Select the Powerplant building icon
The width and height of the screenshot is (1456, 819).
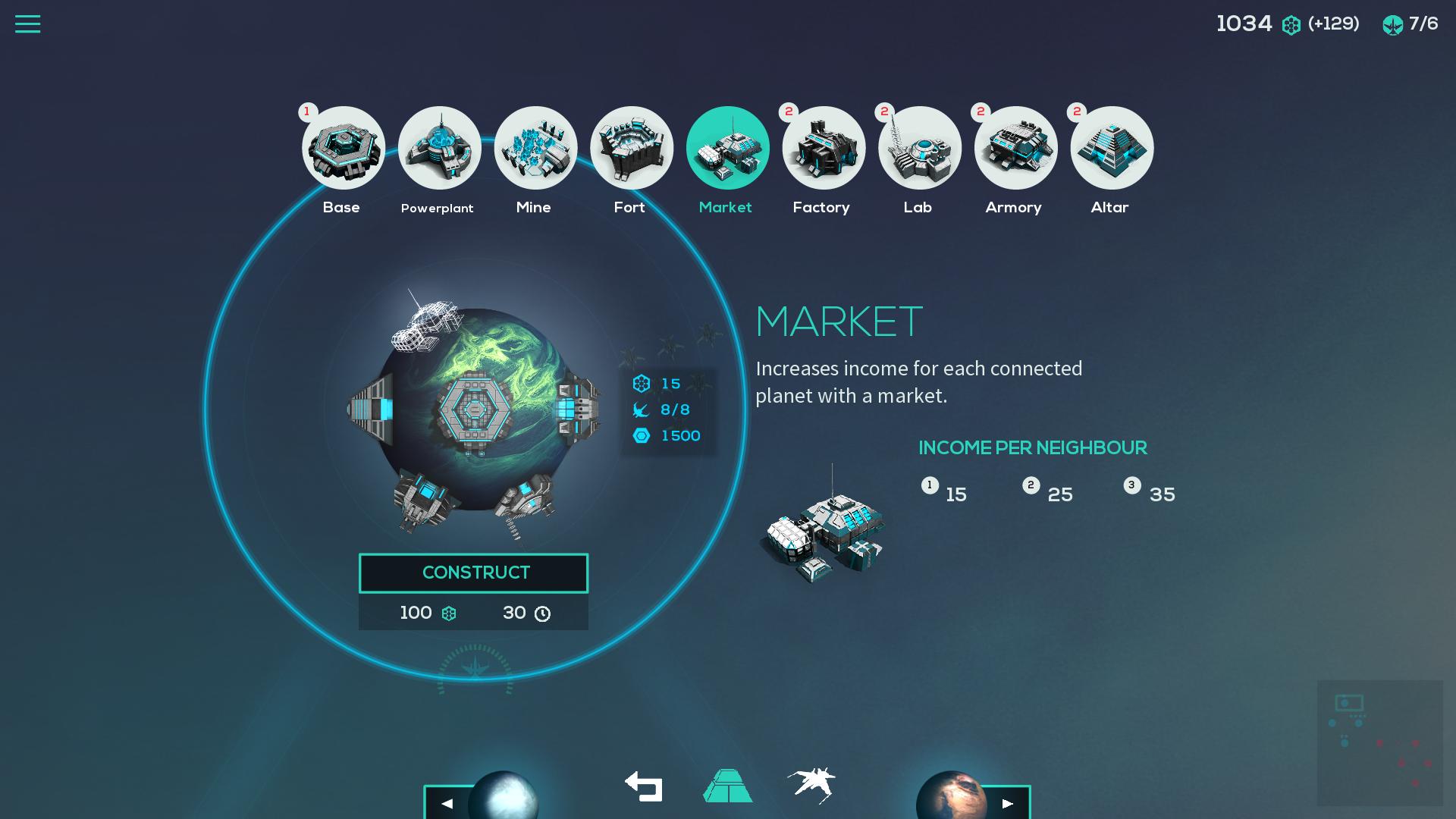(x=439, y=148)
